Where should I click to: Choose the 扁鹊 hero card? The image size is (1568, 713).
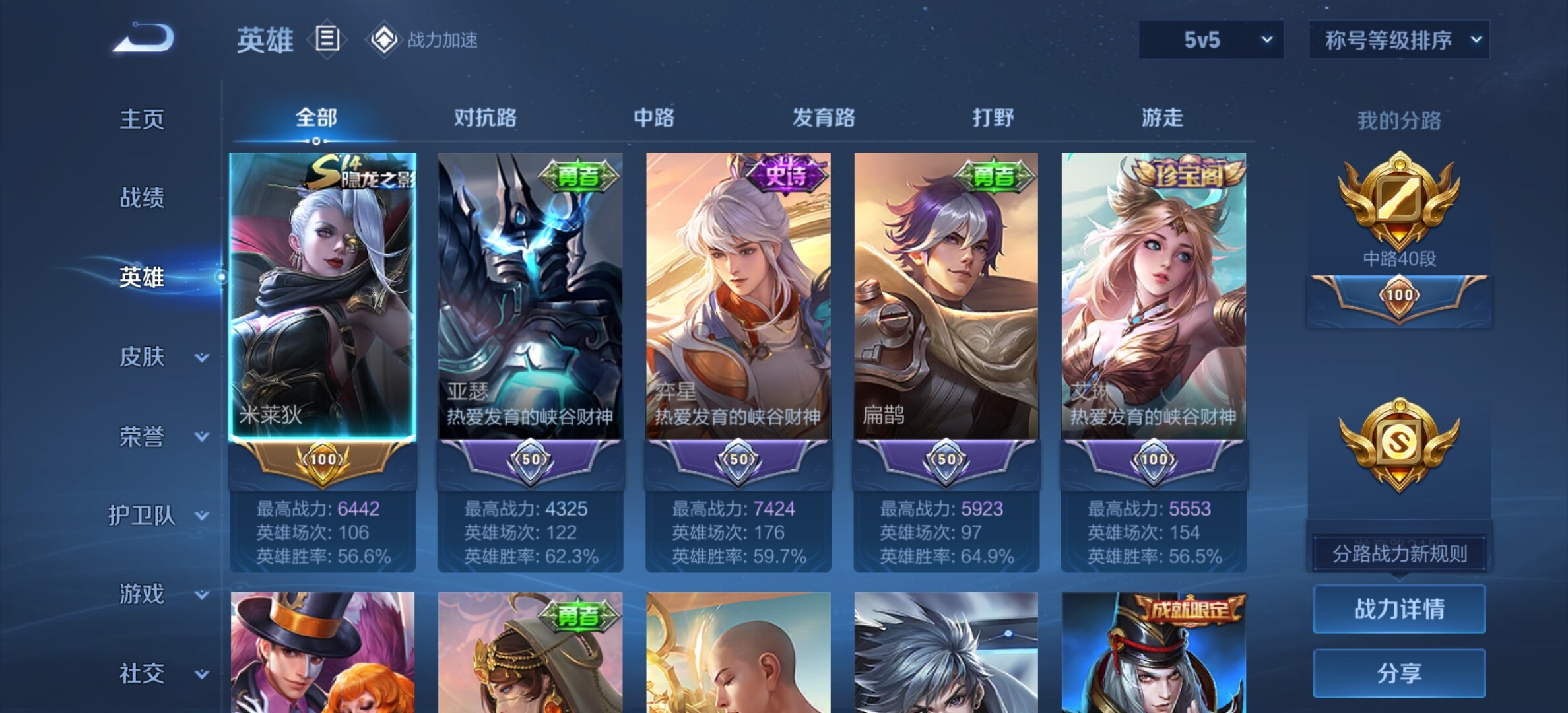click(x=946, y=297)
